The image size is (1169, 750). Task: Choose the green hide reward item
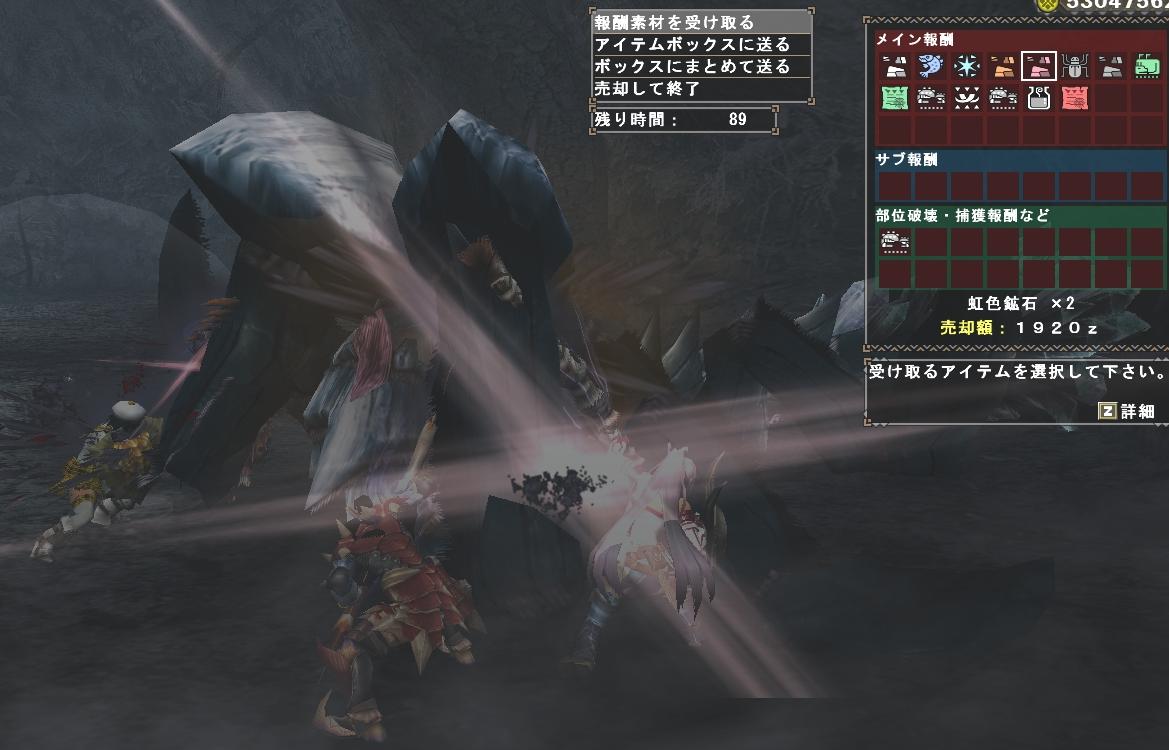tap(894, 98)
